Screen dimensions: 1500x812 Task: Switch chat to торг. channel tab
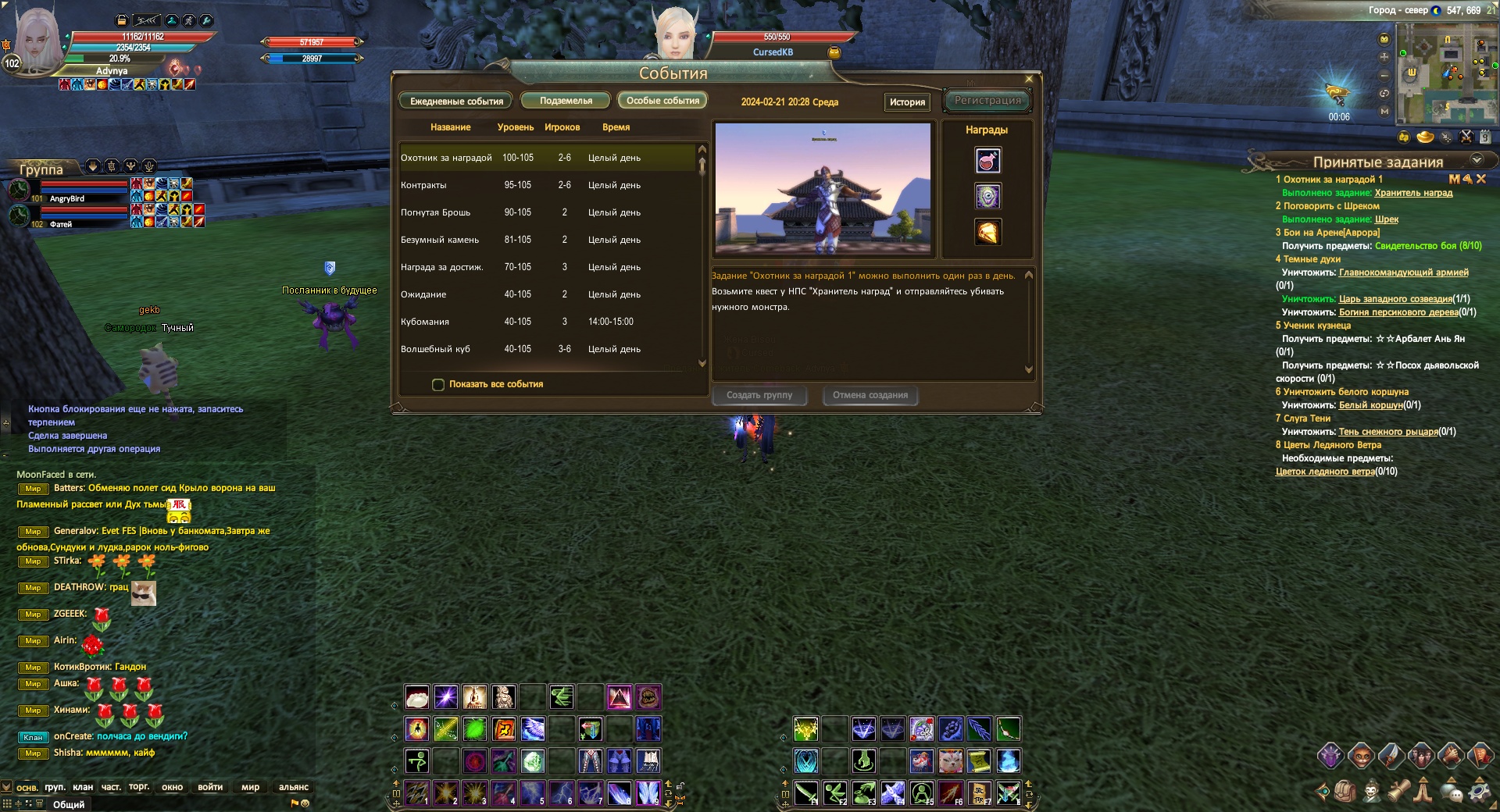click(139, 787)
